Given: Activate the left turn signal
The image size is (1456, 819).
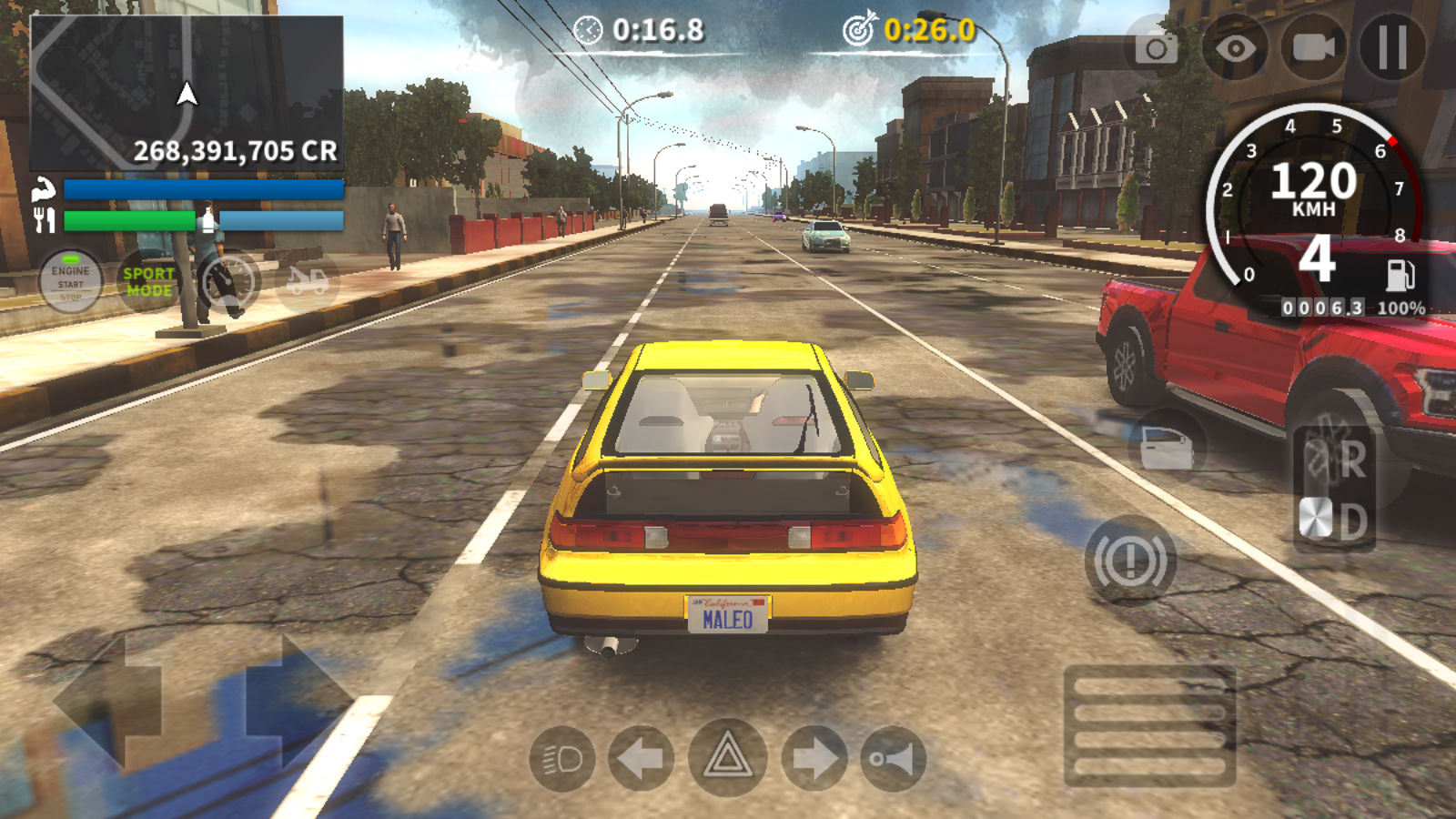Looking at the screenshot, I should click(641, 758).
